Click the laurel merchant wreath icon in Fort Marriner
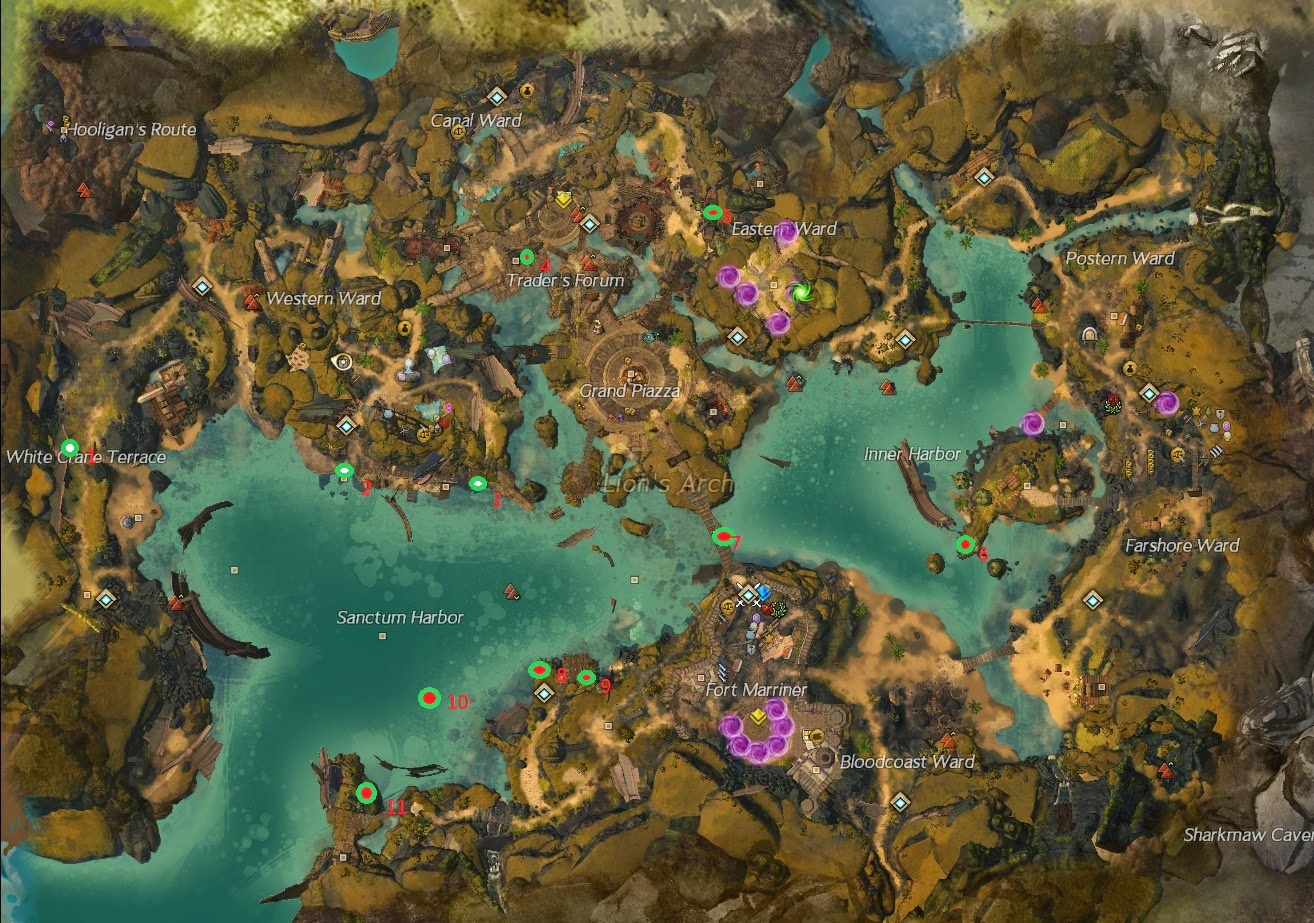This screenshot has height=923, width=1314. click(779, 609)
